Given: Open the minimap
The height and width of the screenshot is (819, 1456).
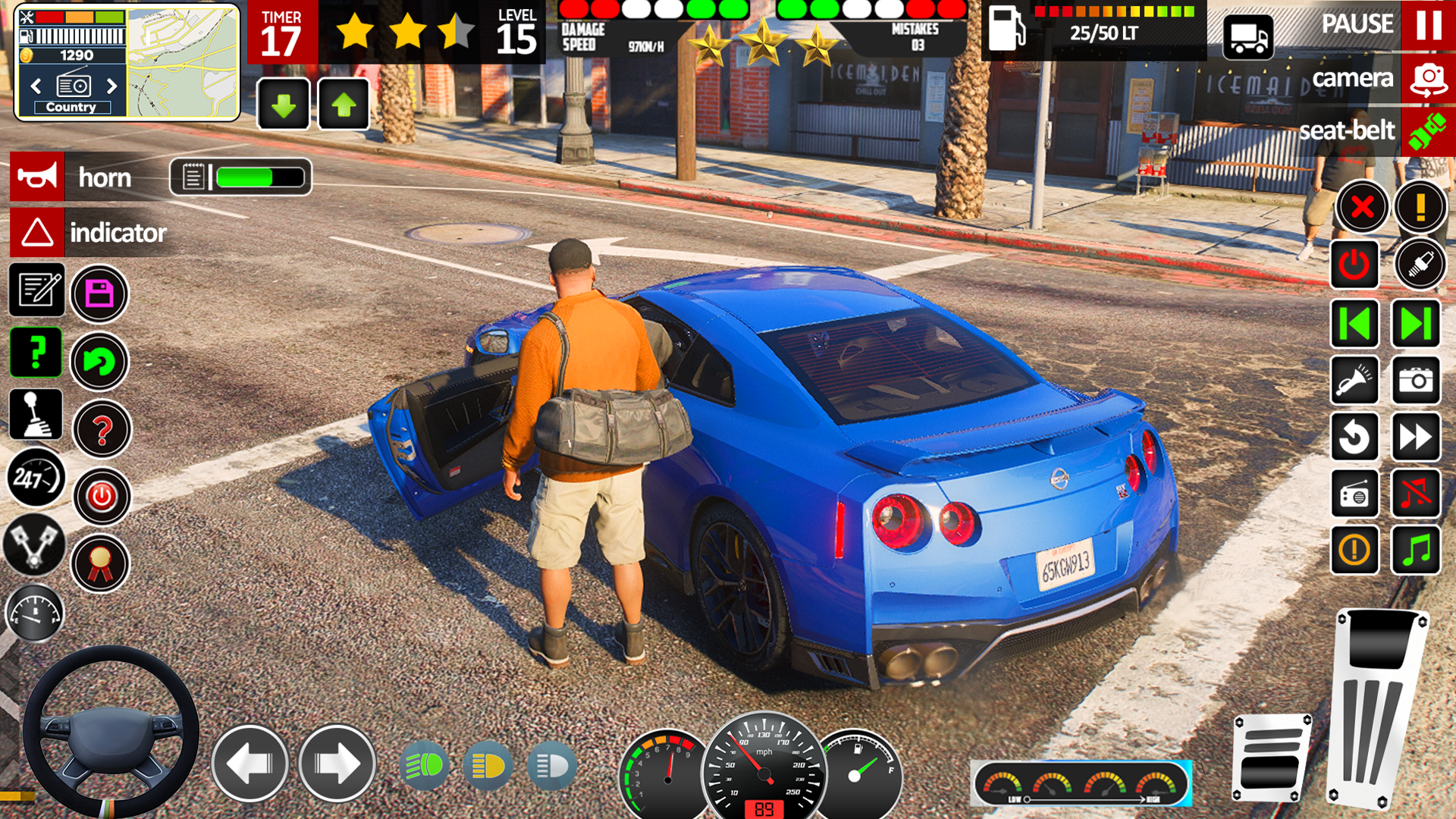Looking at the screenshot, I should pyautogui.click(x=182, y=62).
